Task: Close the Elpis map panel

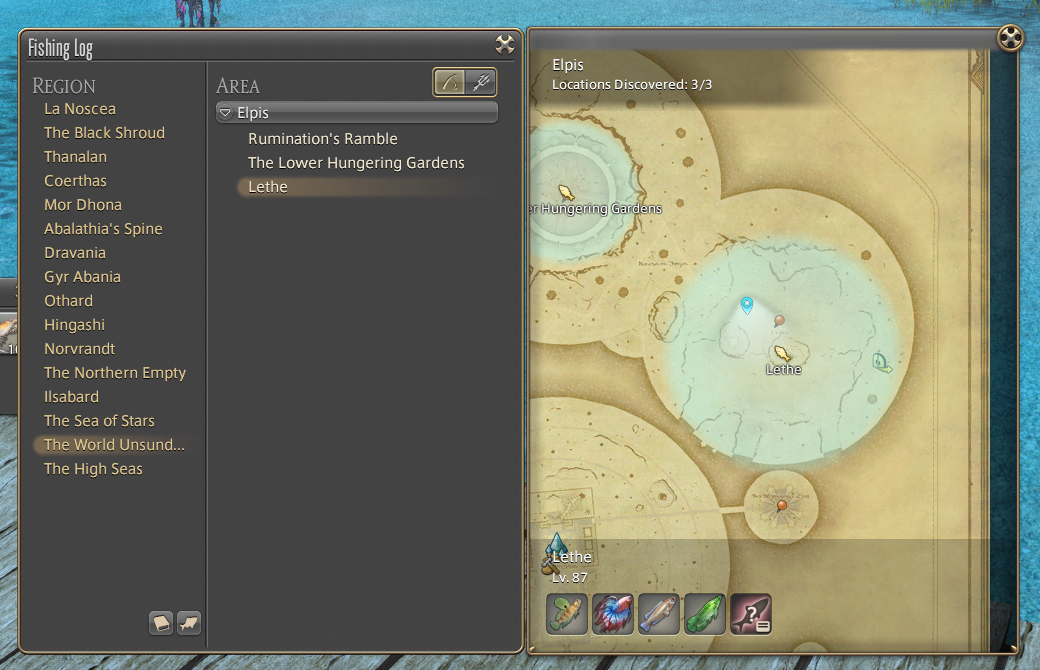Action: click(1011, 39)
